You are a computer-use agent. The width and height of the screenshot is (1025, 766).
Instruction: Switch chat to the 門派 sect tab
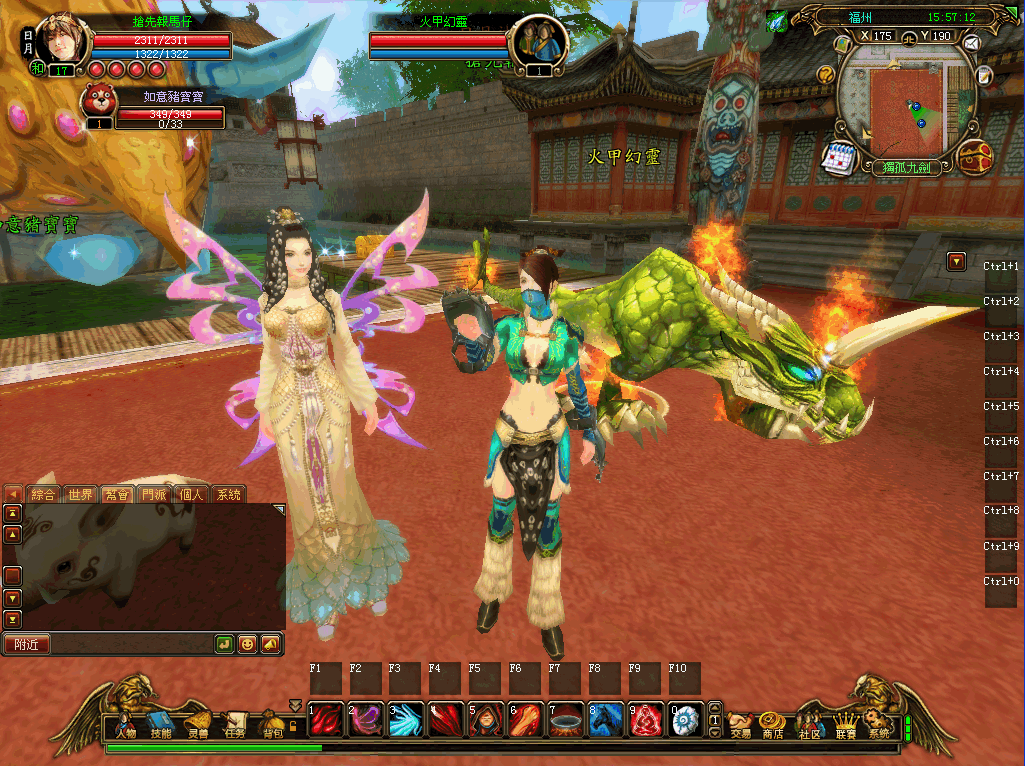pos(154,494)
